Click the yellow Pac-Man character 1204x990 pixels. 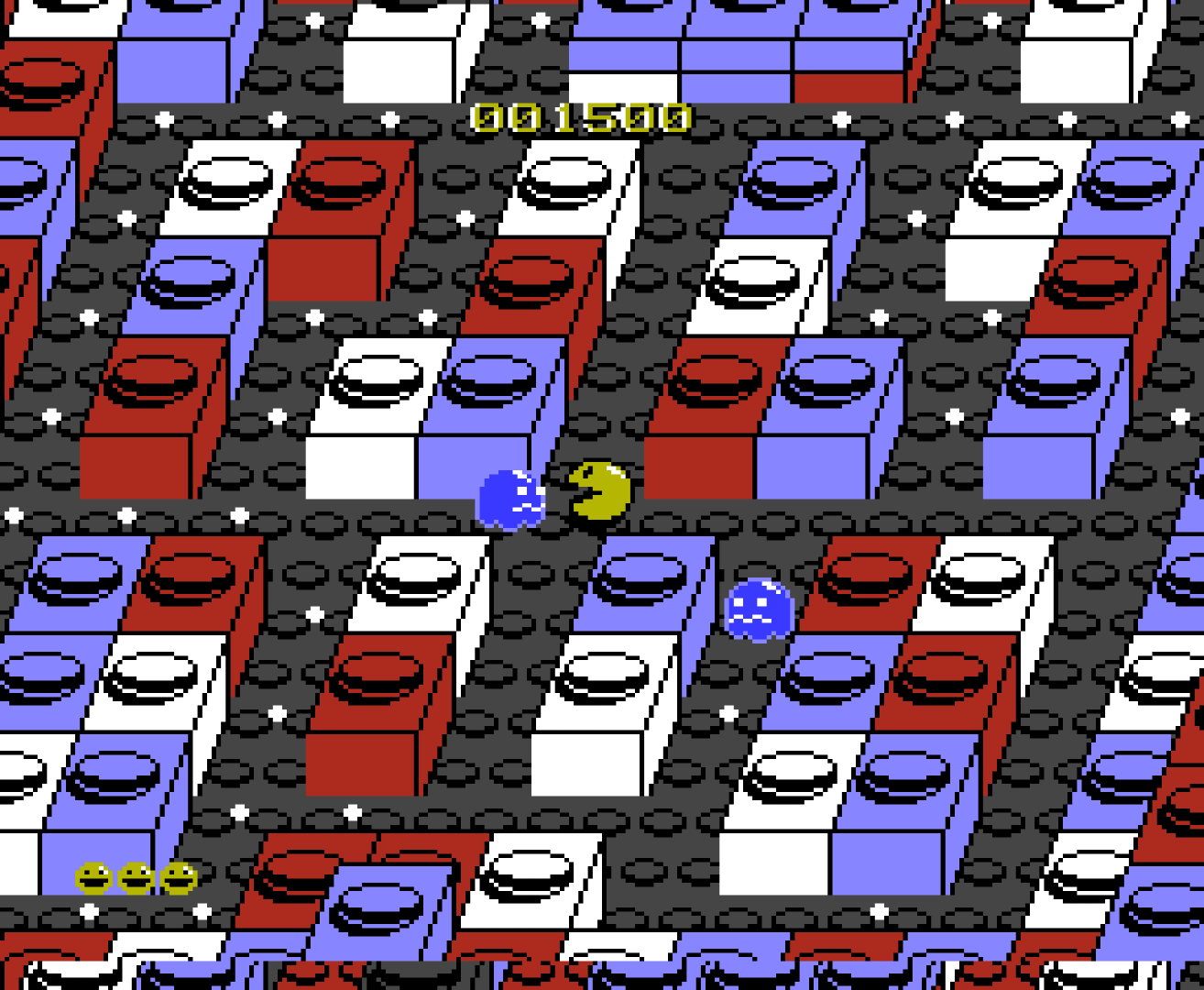coord(597,491)
